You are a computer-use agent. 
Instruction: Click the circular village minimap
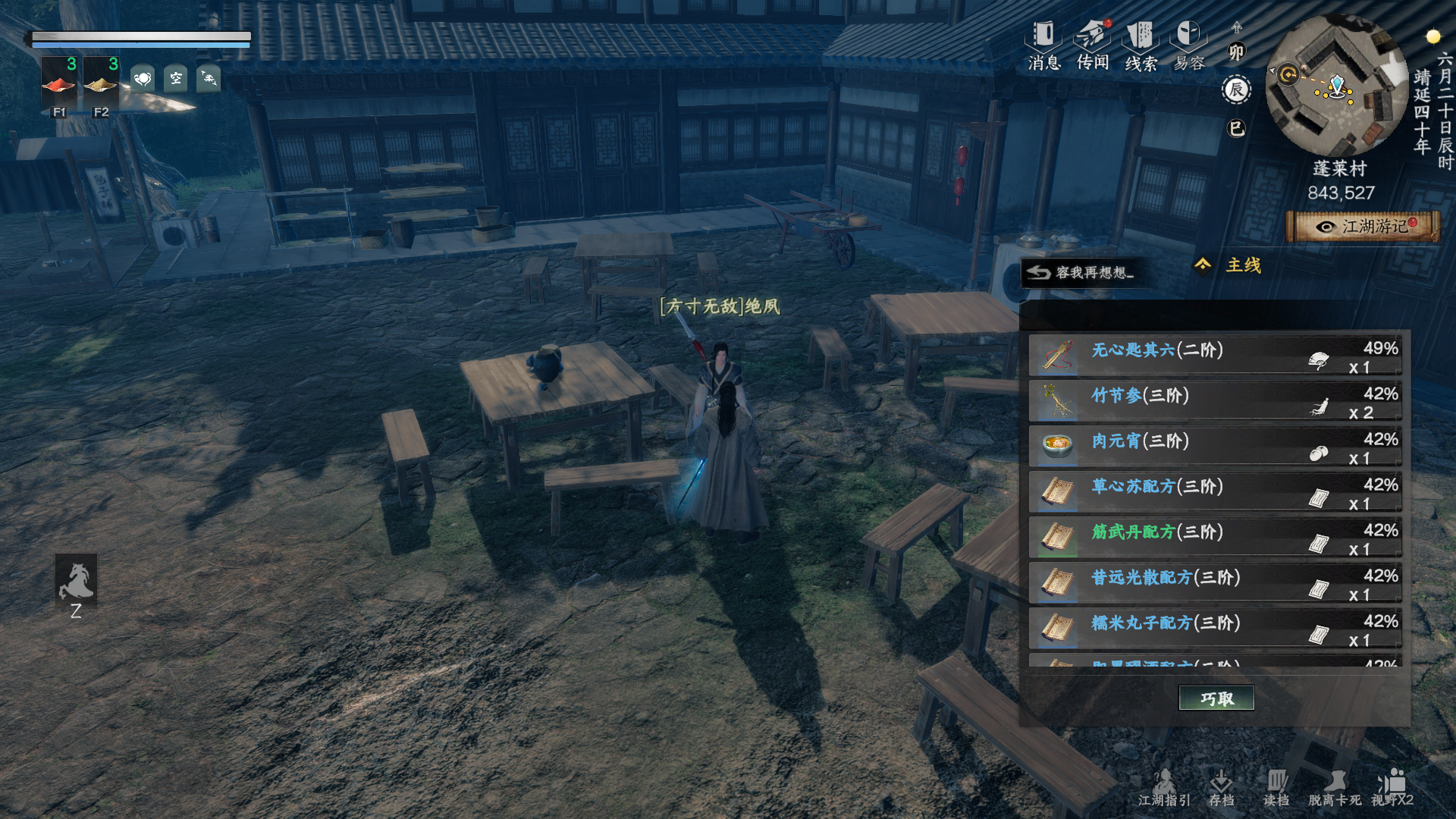1337,86
